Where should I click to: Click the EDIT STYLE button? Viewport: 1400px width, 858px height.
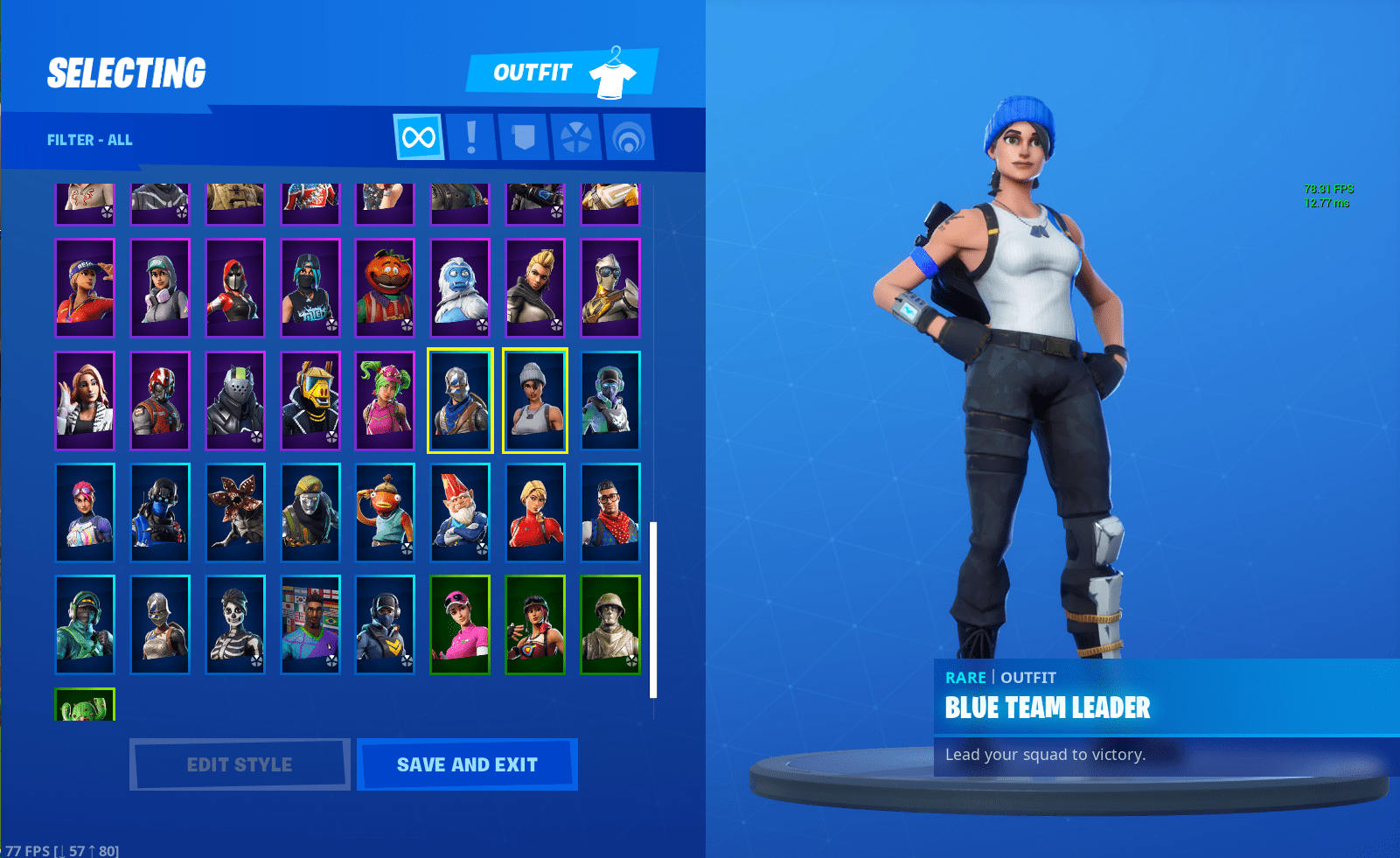coord(239,764)
